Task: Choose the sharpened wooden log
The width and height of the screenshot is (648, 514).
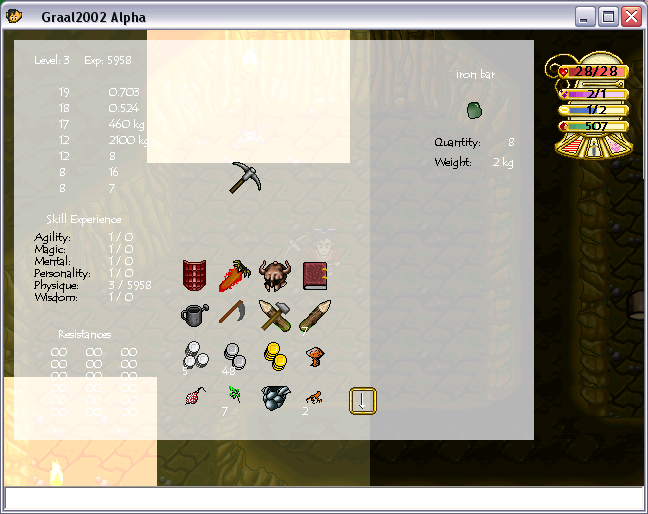Action: tap(313, 315)
